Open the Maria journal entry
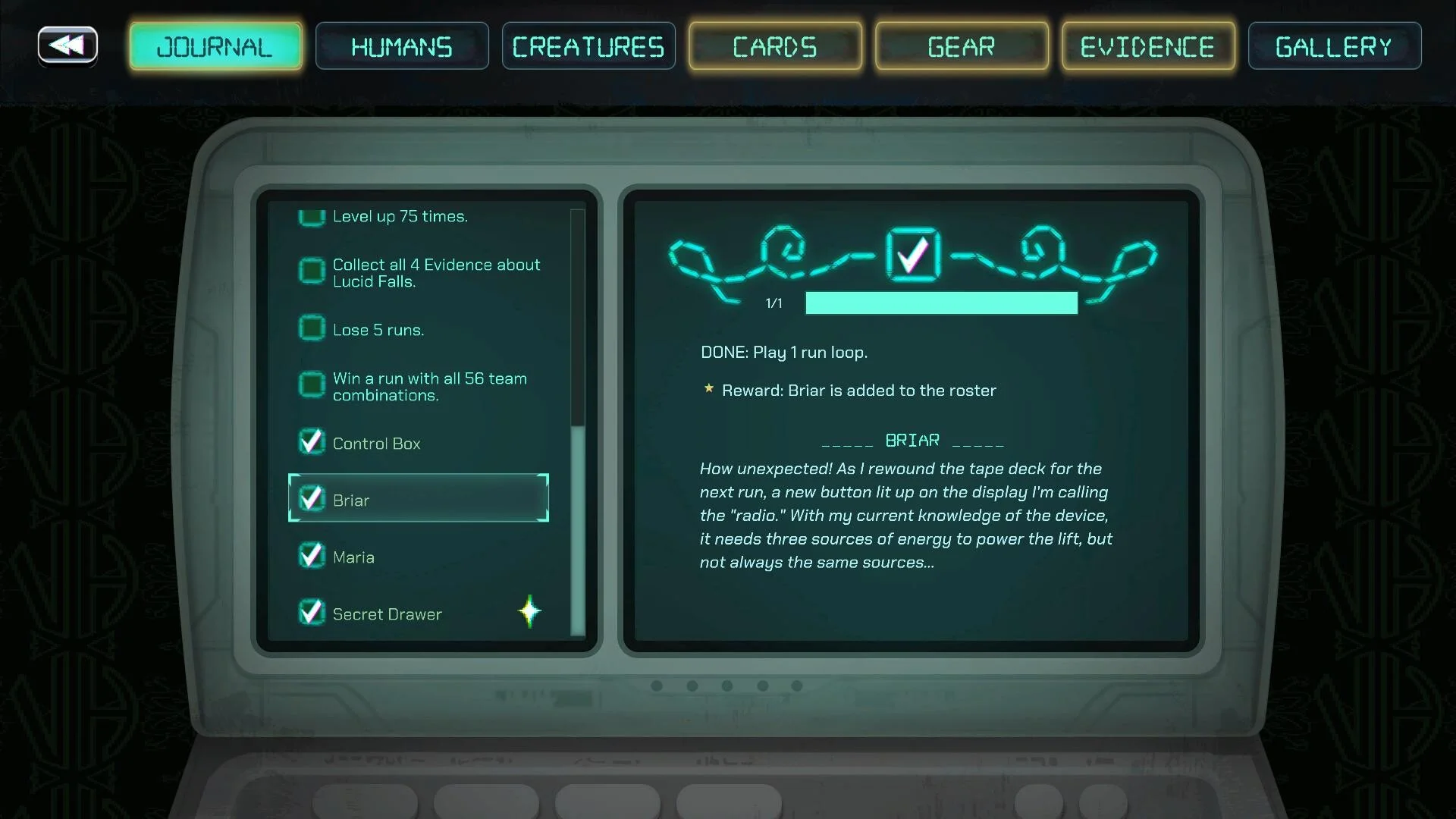This screenshot has width=1456, height=819. pyautogui.click(x=353, y=557)
